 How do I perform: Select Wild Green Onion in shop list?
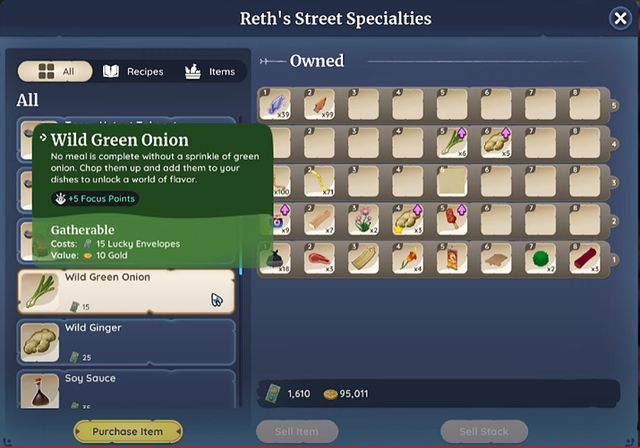(126, 291)
